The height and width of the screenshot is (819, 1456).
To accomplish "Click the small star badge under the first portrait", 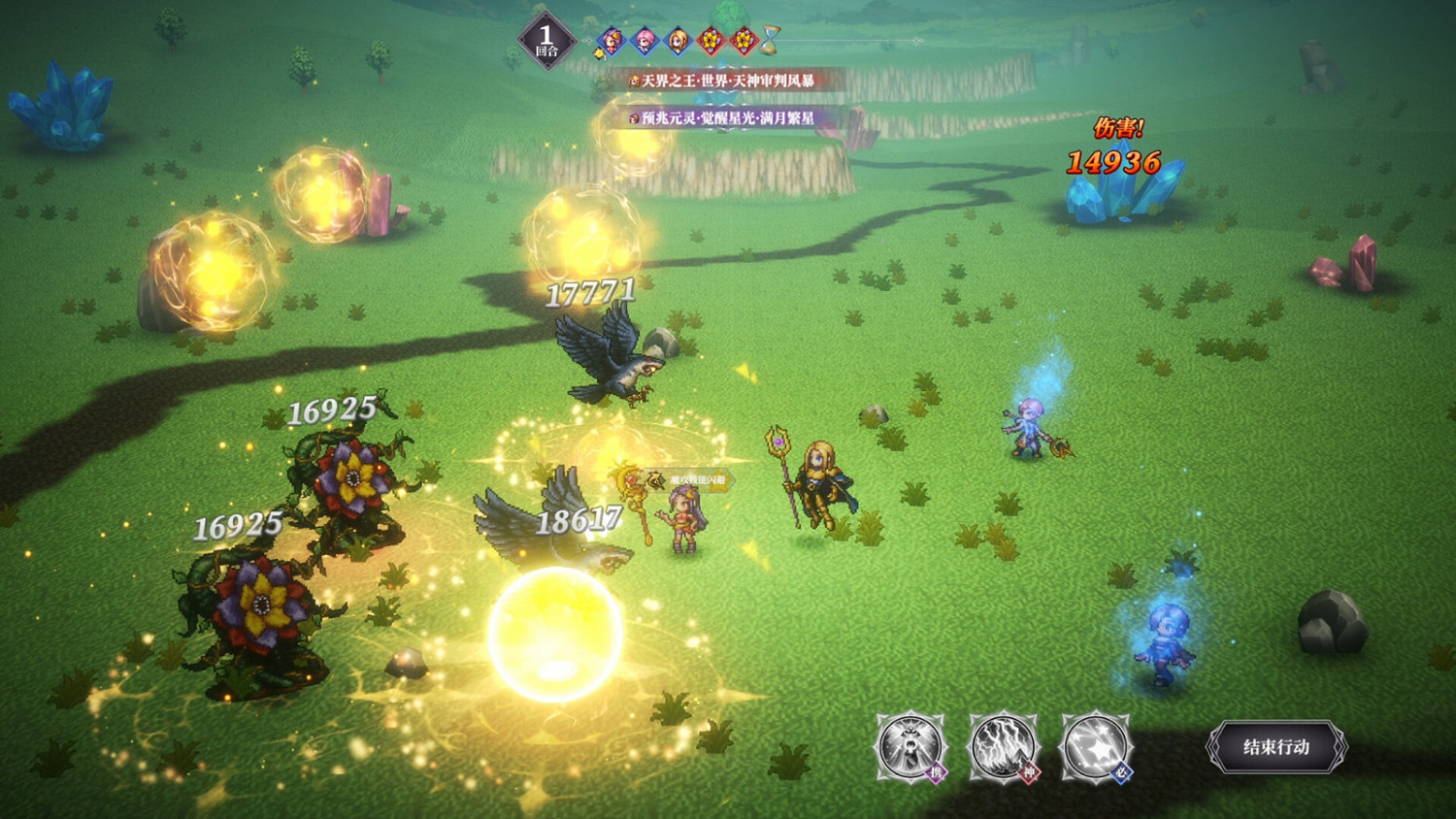I will click(x=600, y=54).
